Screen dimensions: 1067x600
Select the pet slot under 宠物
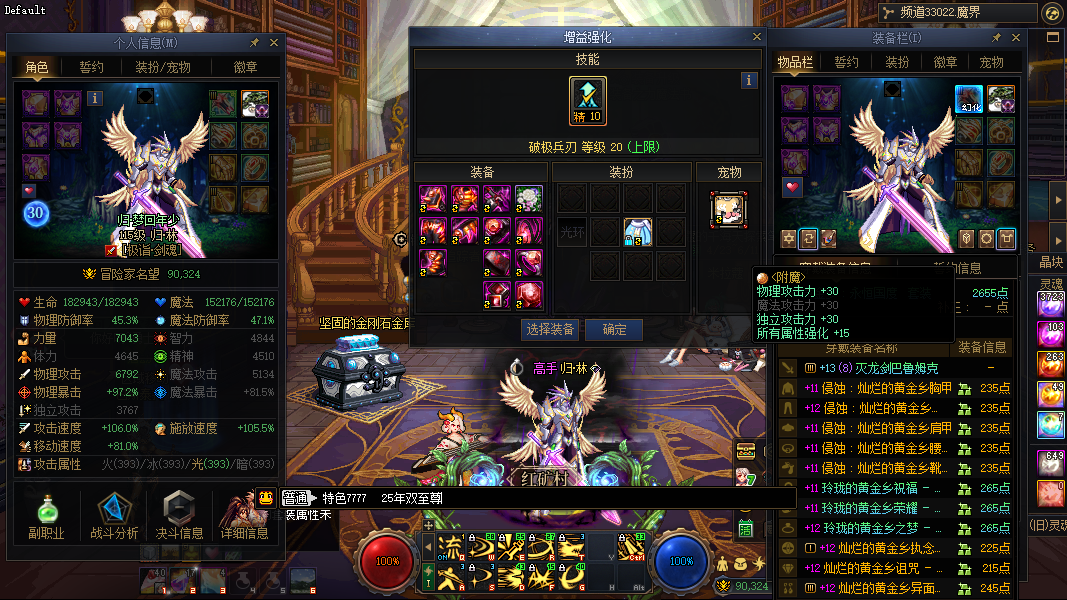pos(729,209)
